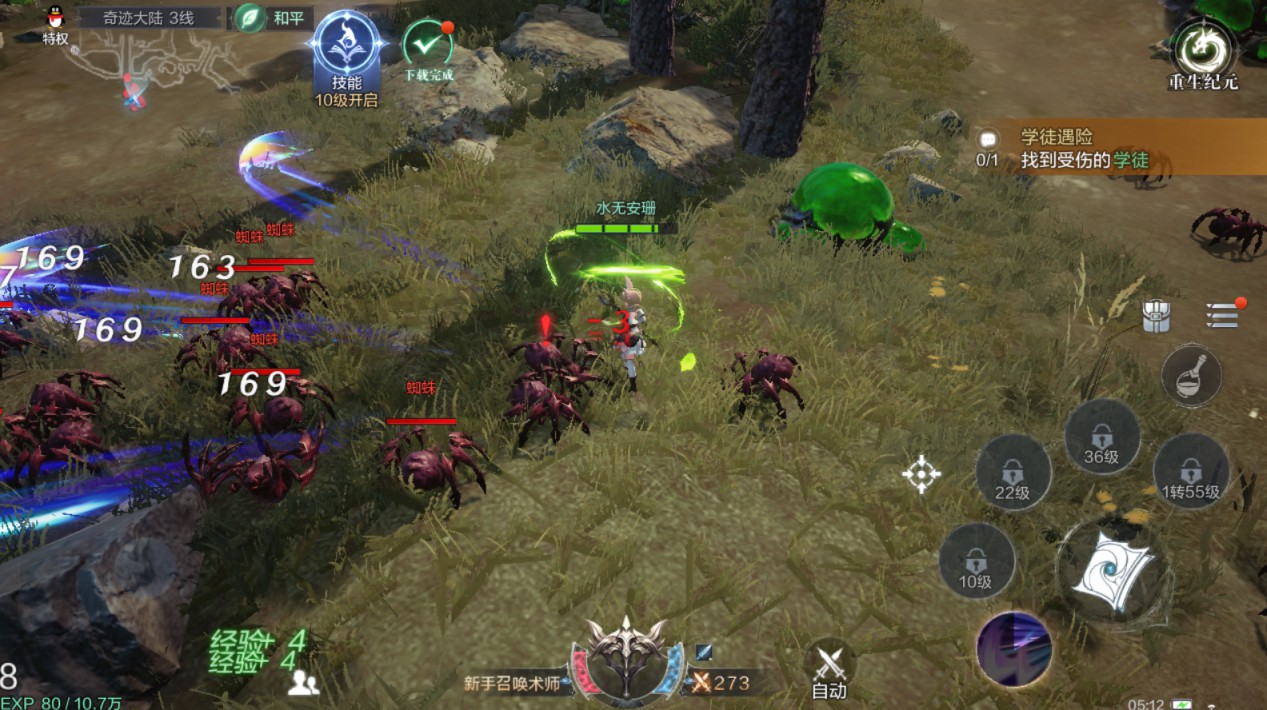
Task: Use the potion flask button
Action: tap(1191, 375)
